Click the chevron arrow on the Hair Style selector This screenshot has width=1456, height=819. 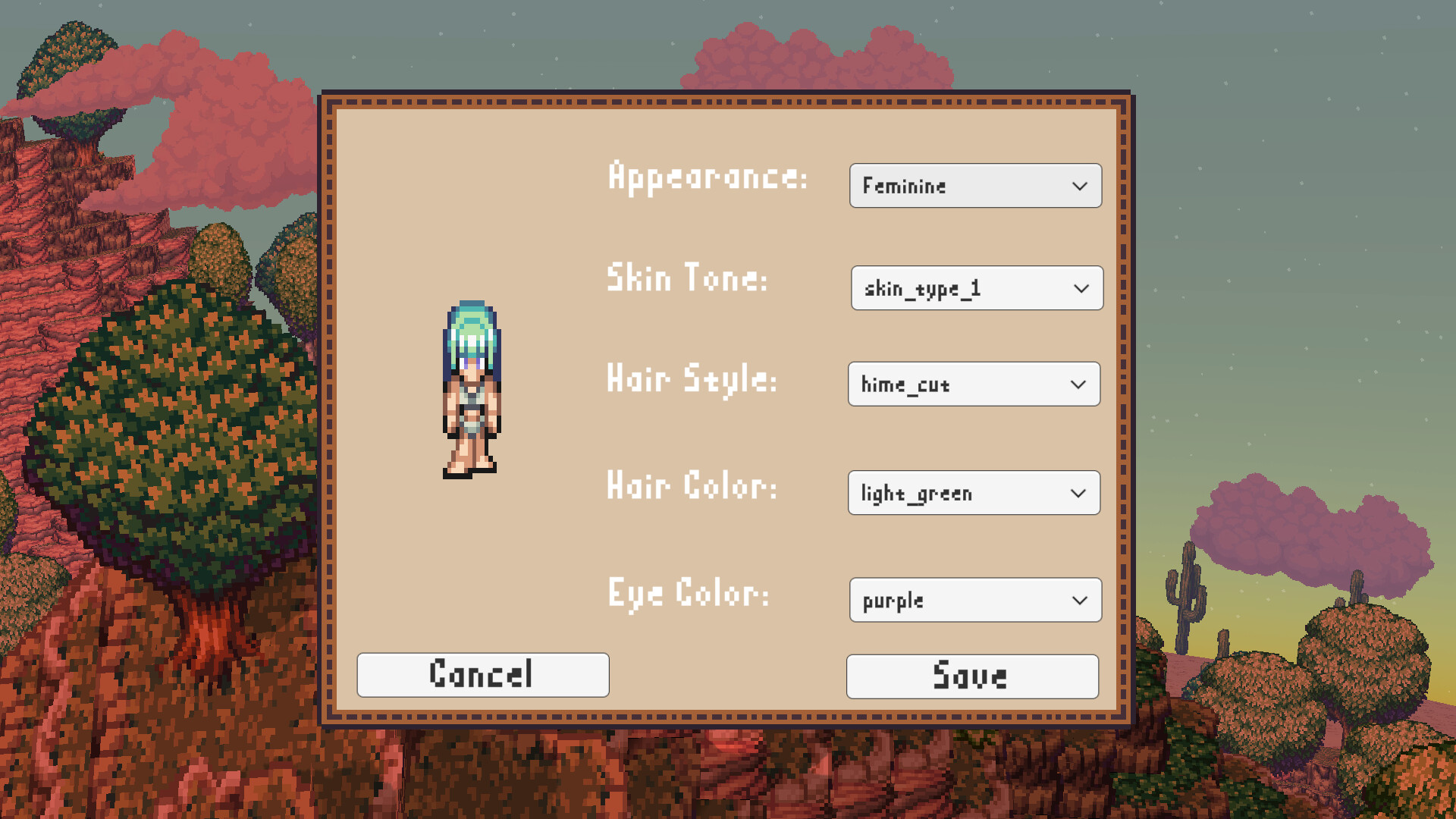tap(1079, 384)
